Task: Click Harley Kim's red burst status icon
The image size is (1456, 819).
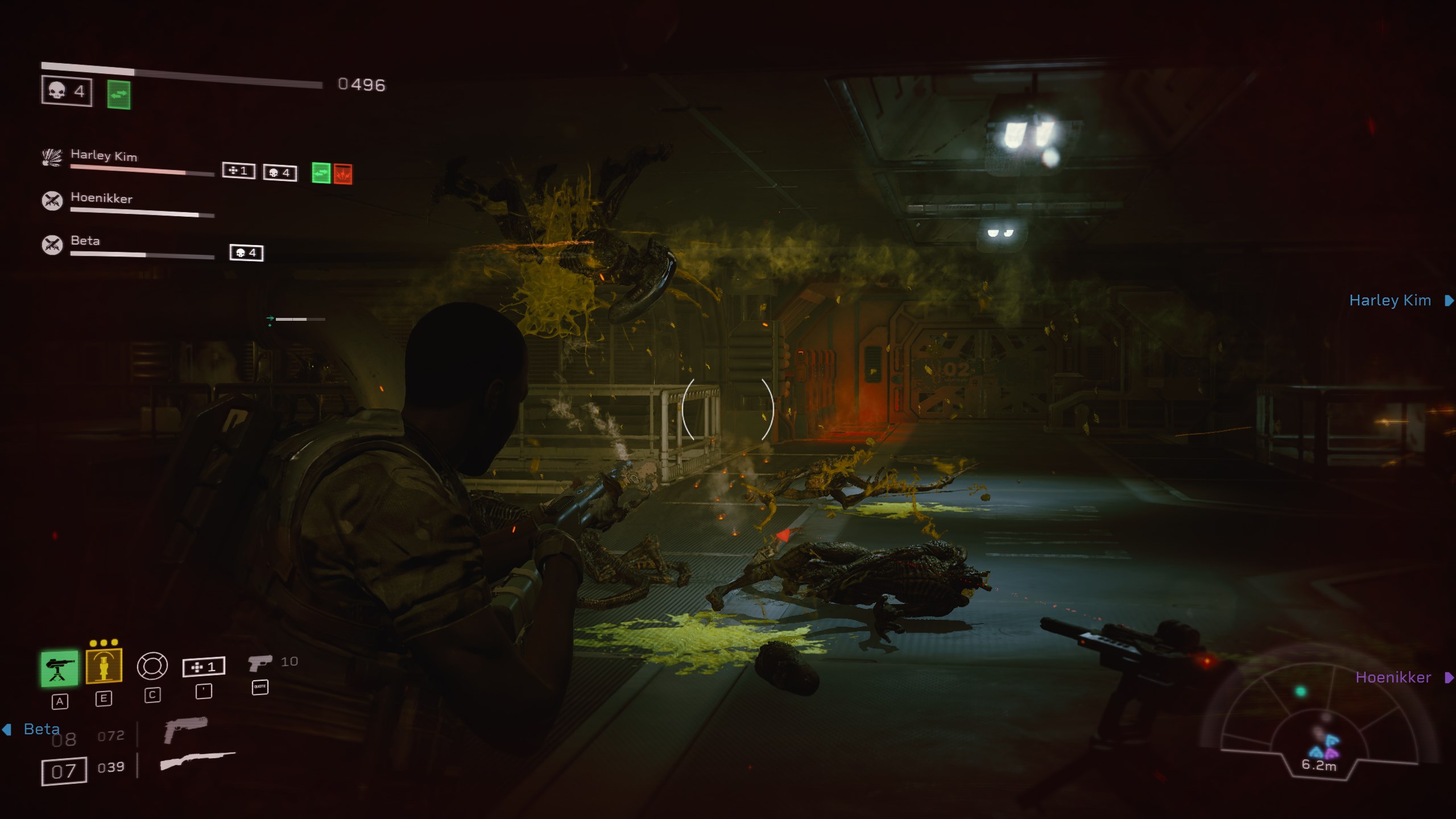Action: pyautogui.click(x=343, y=174)
